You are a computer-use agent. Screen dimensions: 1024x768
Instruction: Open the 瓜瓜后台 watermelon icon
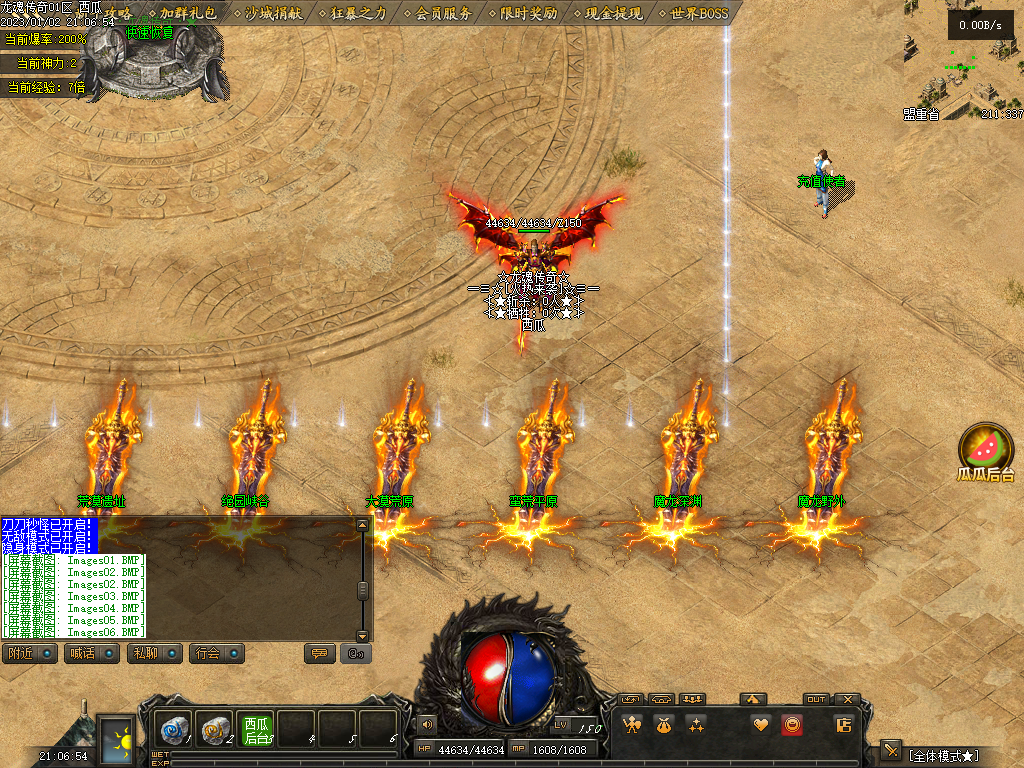point(985,450)
